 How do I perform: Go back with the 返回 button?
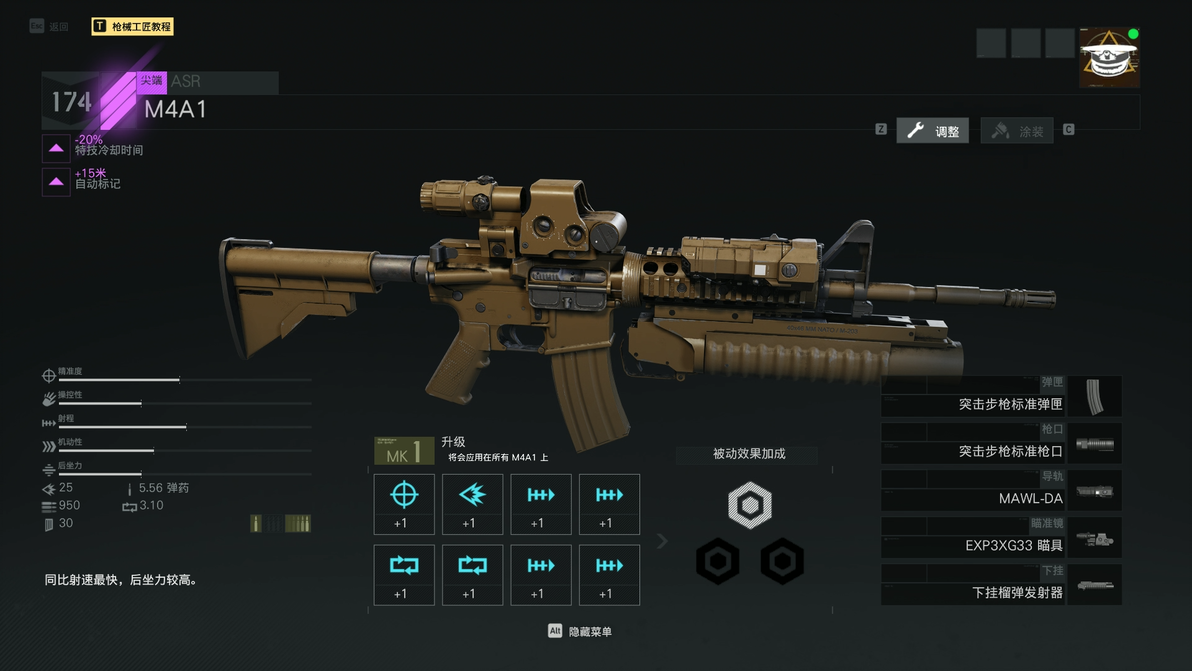49,27
